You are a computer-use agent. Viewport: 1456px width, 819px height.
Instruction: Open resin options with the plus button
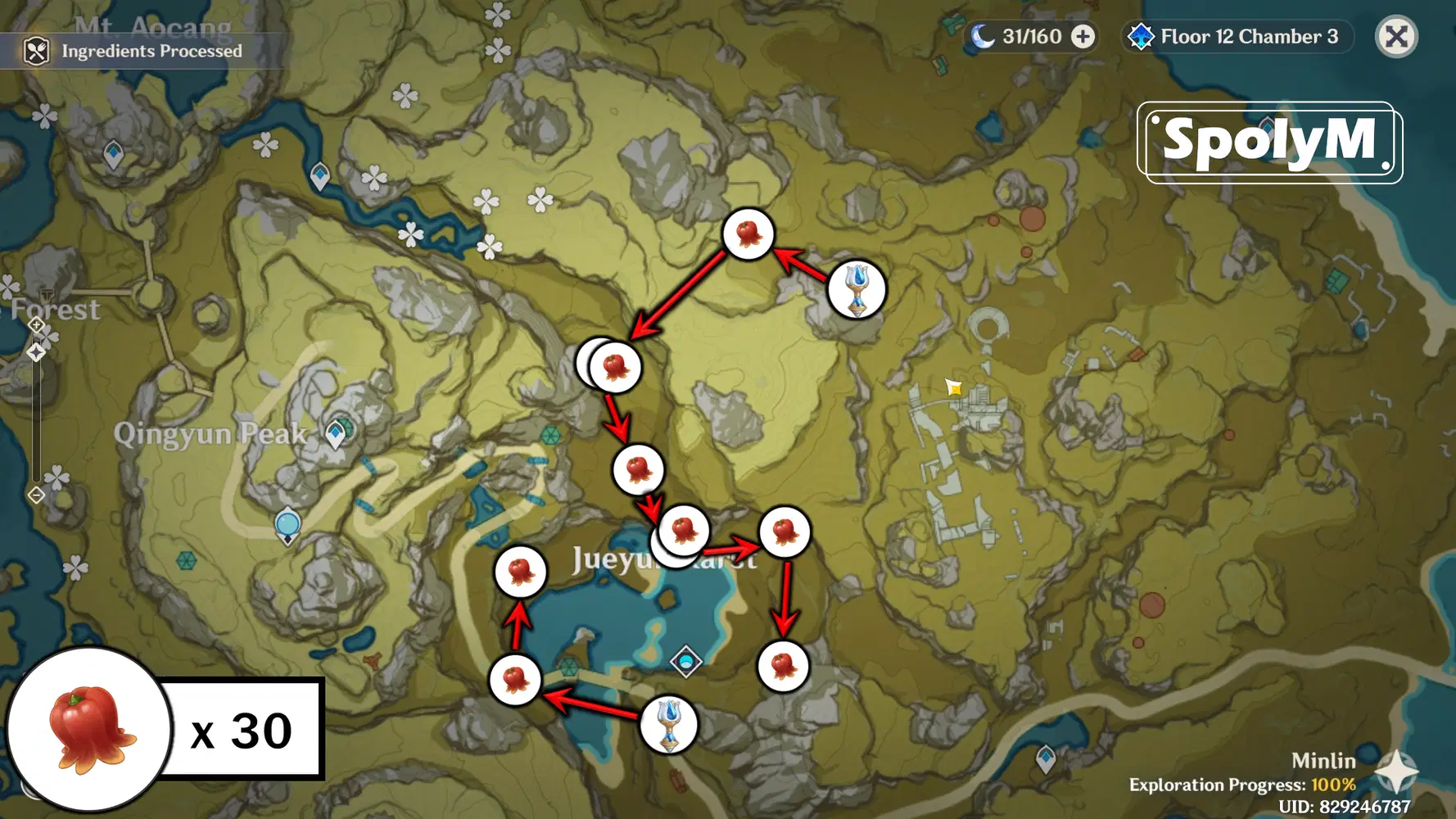click(x=1083, y=36)
